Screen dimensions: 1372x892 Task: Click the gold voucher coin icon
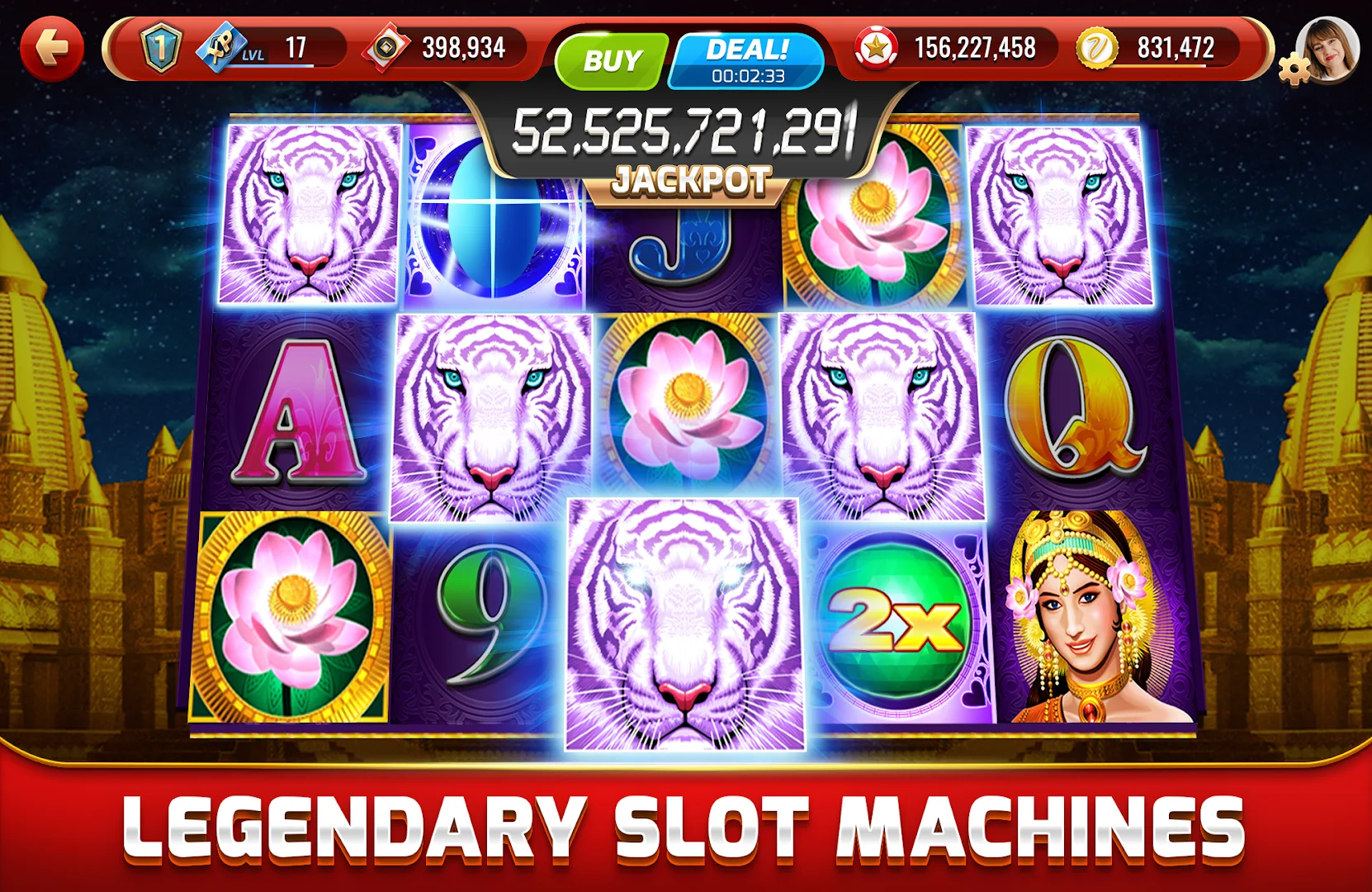[x=1097, y=47]
